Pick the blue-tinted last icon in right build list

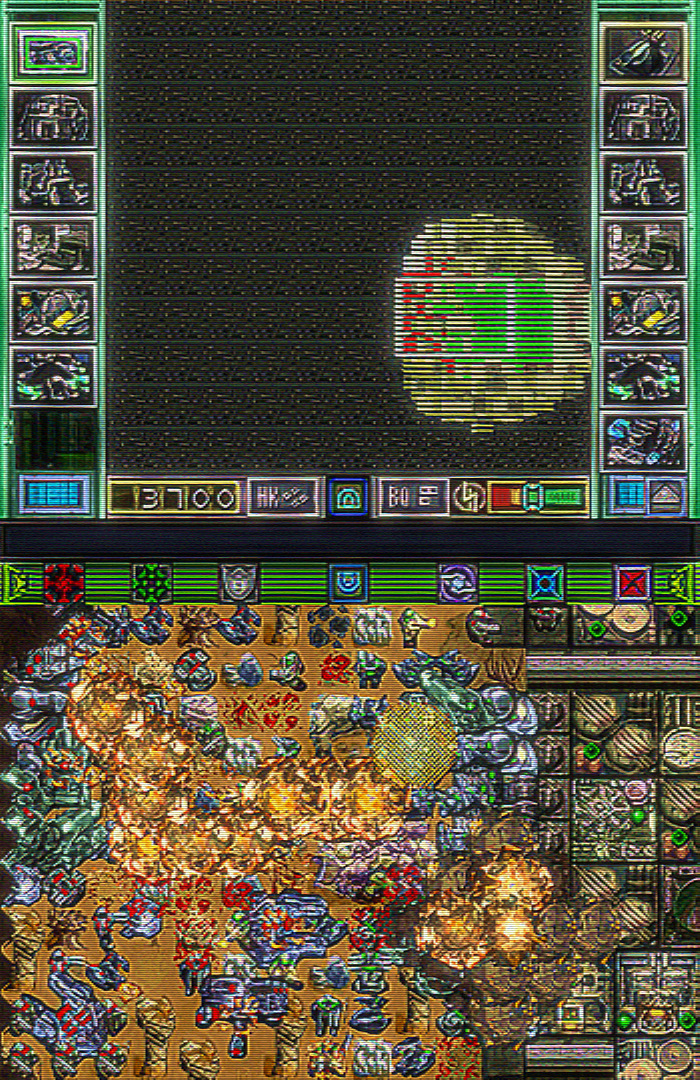643,441
